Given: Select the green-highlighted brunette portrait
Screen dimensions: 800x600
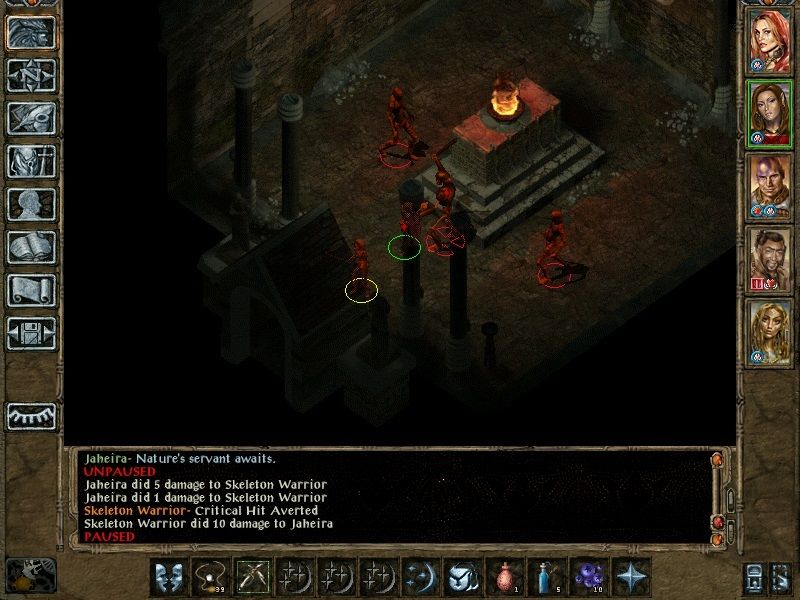Looking at the screenshot, I should [x=769, y=113].
